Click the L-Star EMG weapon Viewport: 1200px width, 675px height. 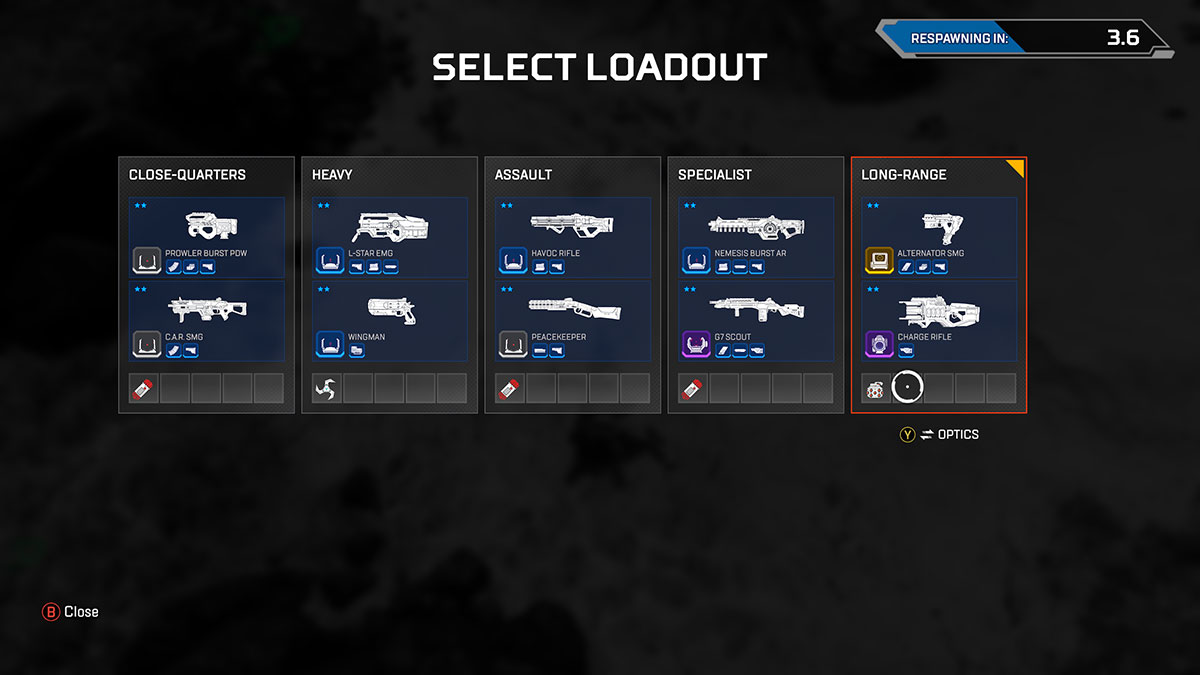[390, 237]
